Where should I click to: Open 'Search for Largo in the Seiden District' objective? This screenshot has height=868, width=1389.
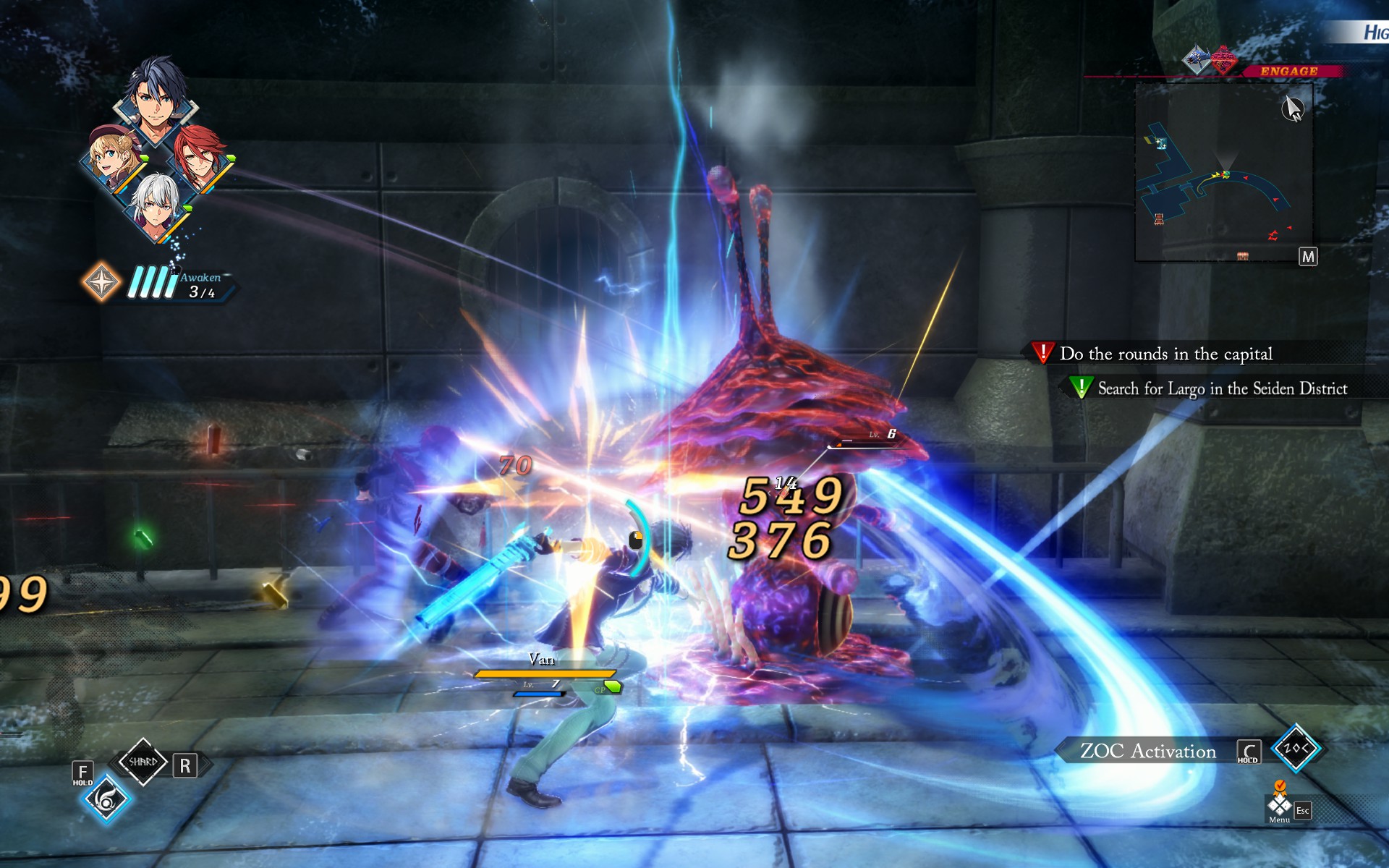click(x=1221, y=388)
